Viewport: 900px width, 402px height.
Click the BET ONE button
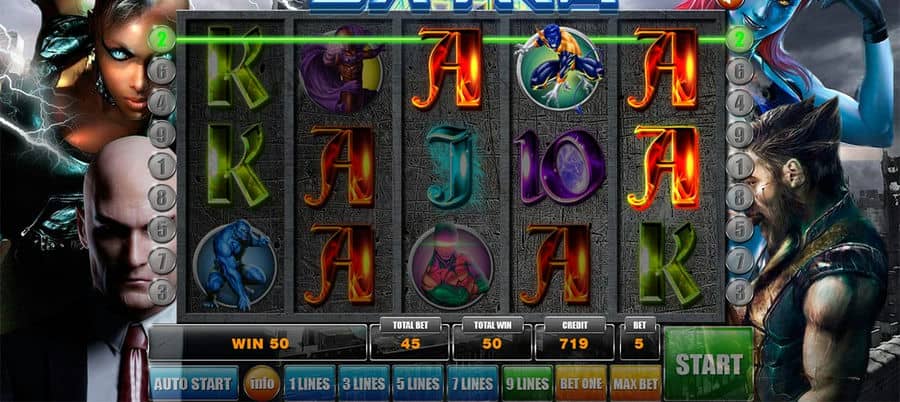[581, 383]
